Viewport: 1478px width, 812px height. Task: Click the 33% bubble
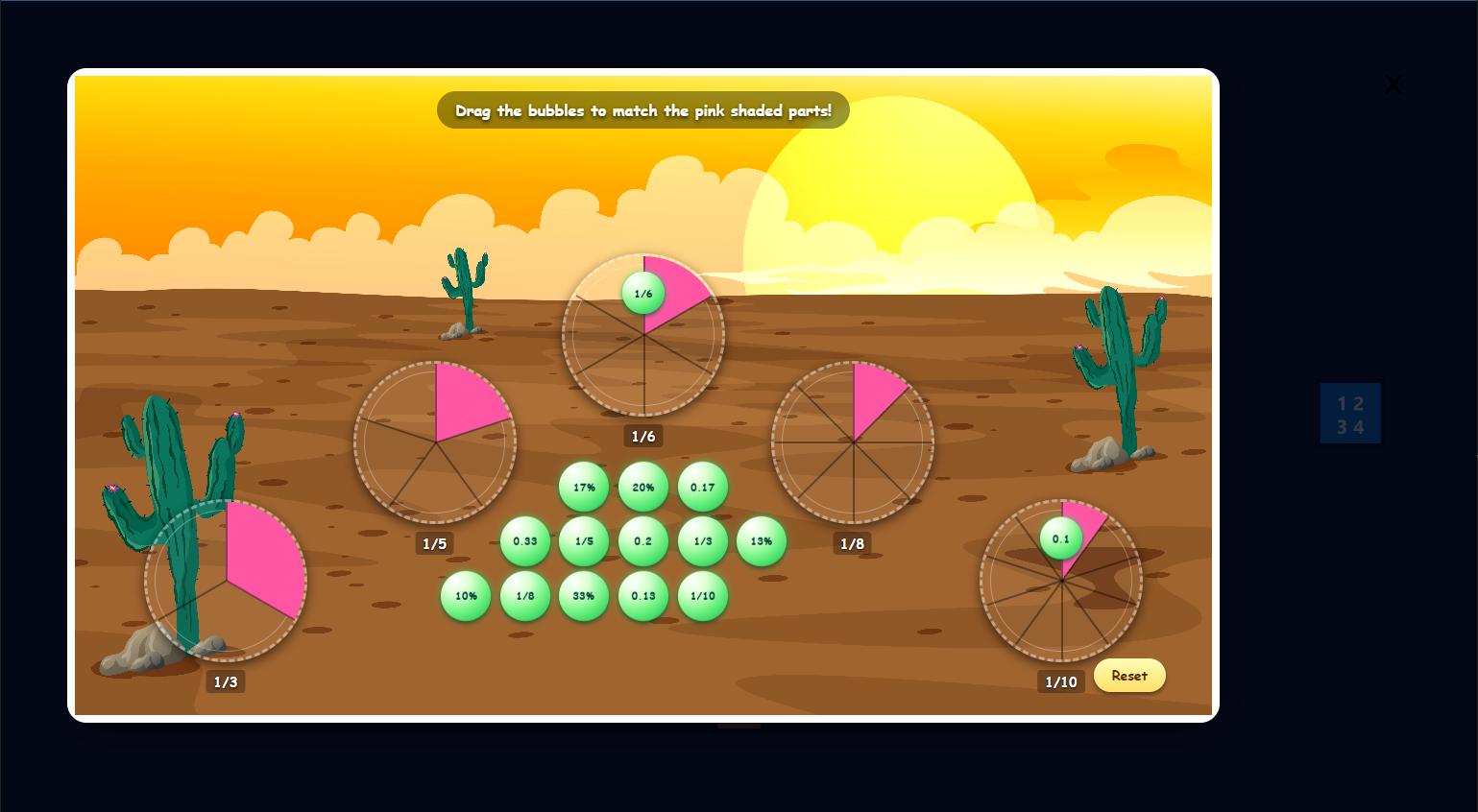[x=585, y=596]
